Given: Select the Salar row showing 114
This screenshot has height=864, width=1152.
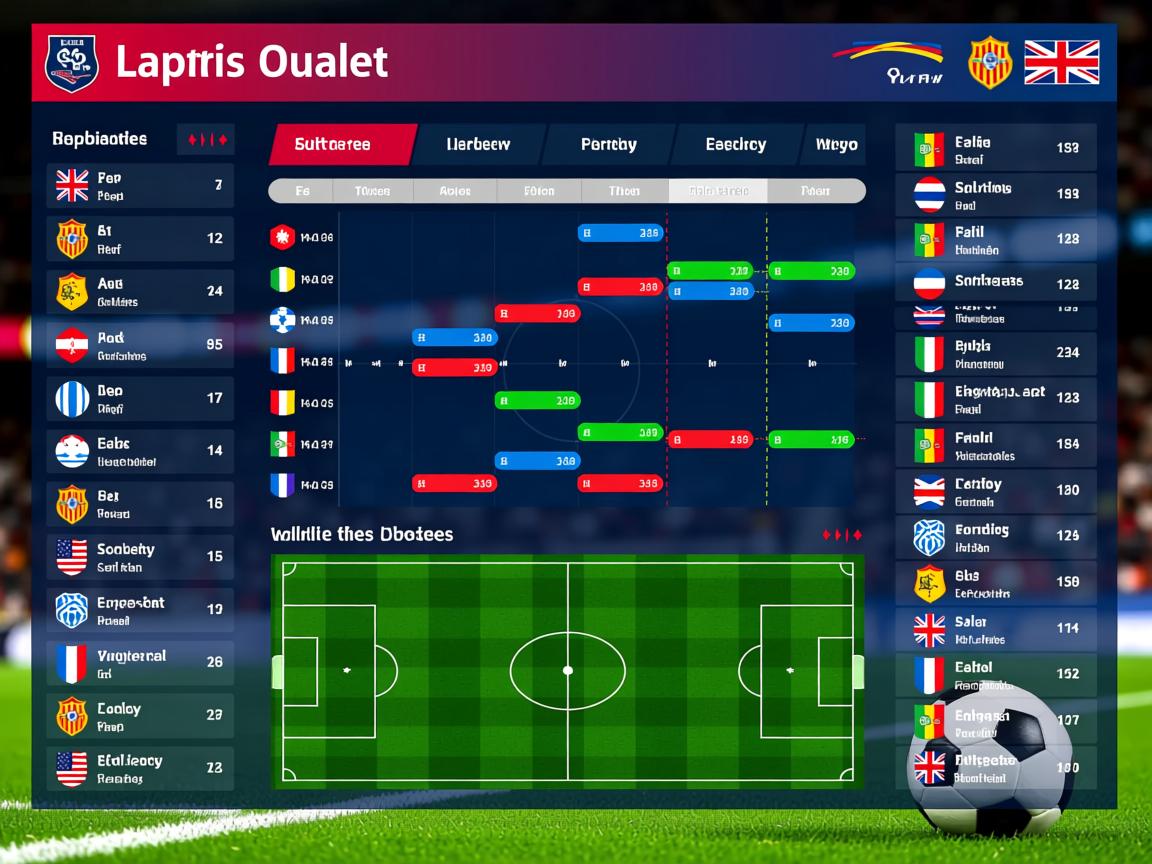Looking at the screenshot, I should tap(995, 629).
